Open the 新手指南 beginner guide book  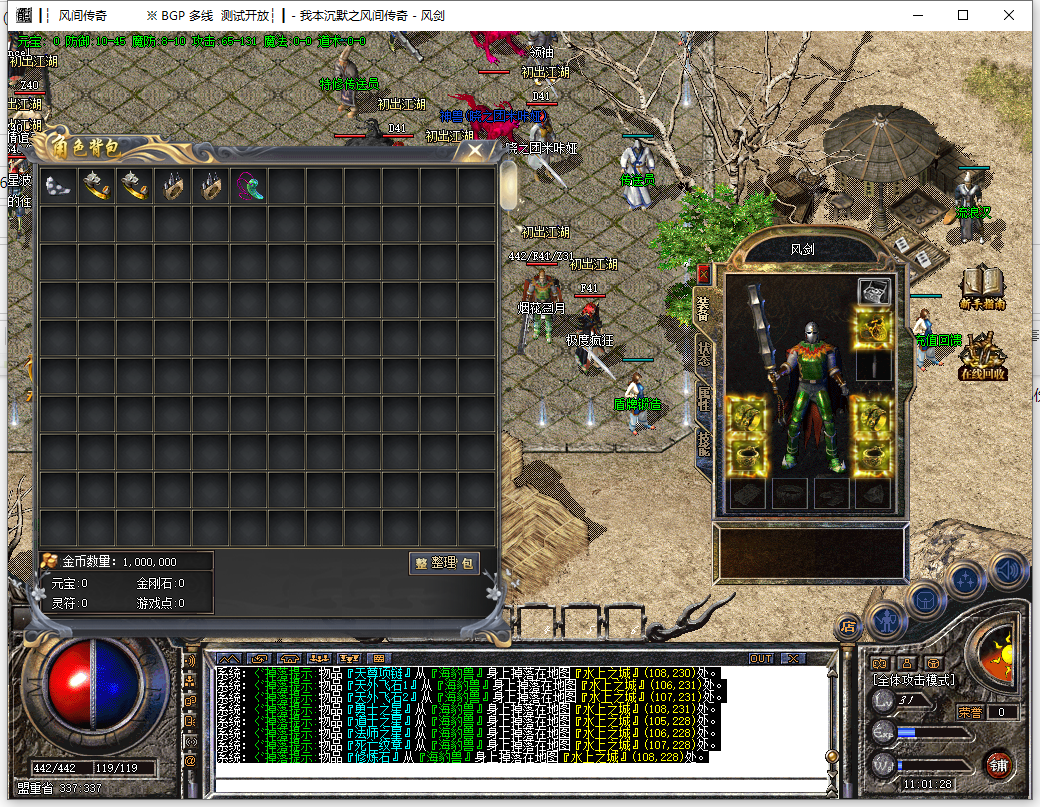[982, 289]
